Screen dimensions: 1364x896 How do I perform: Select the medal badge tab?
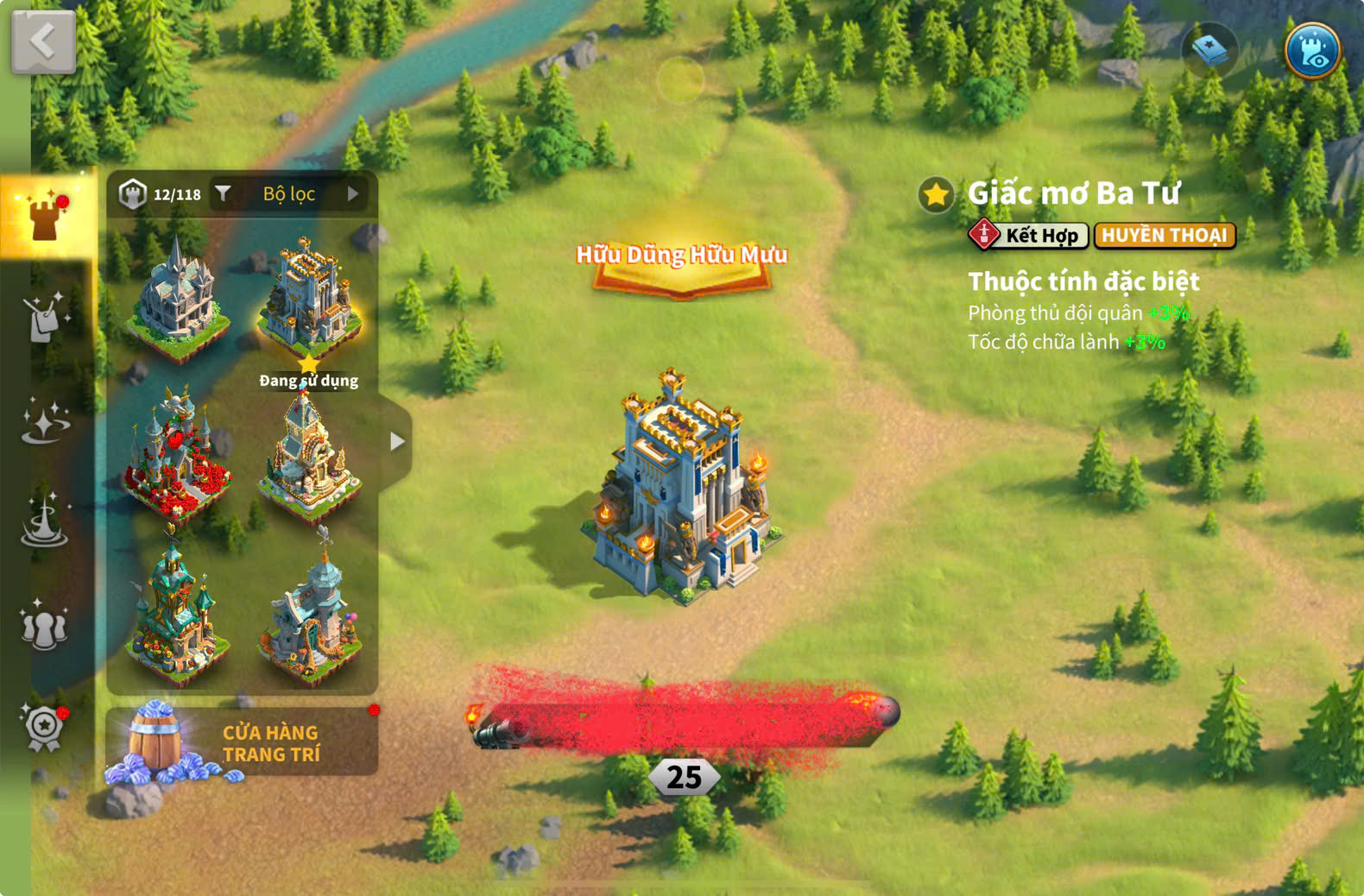pyautogui.click(x=44, y=727)
